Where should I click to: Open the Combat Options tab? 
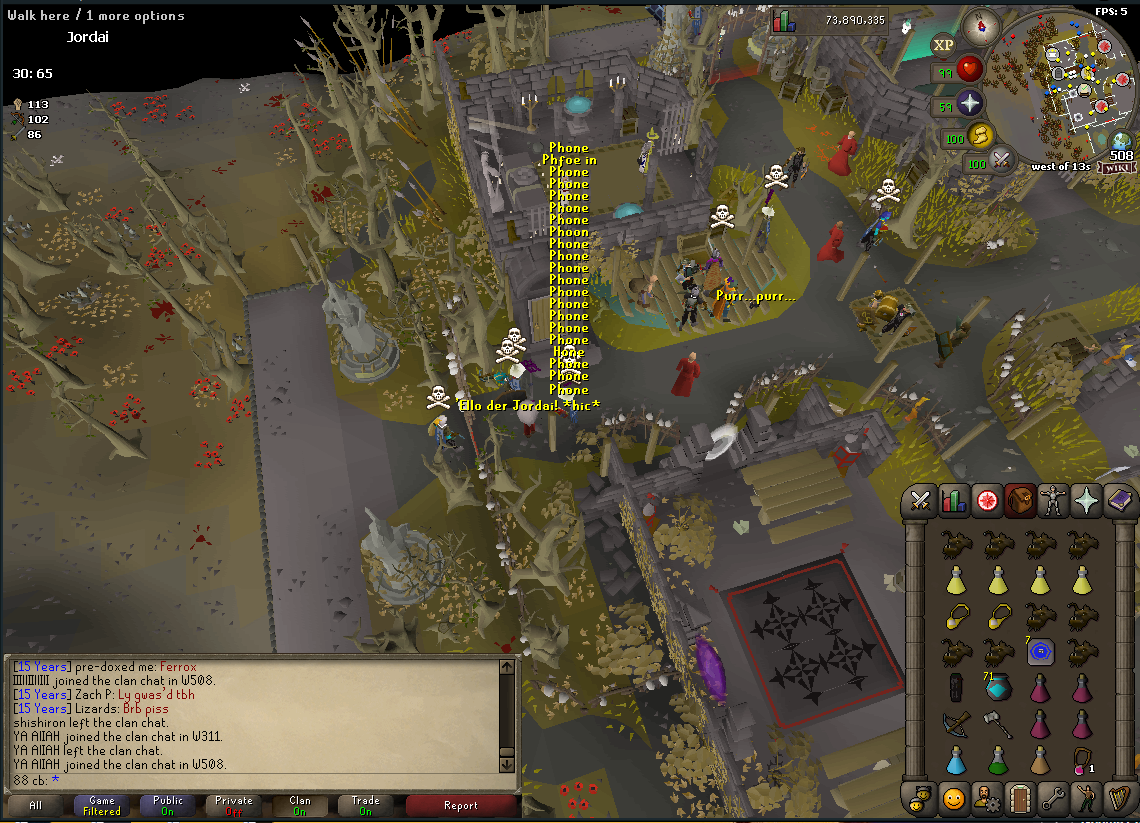tap(921, 501)
